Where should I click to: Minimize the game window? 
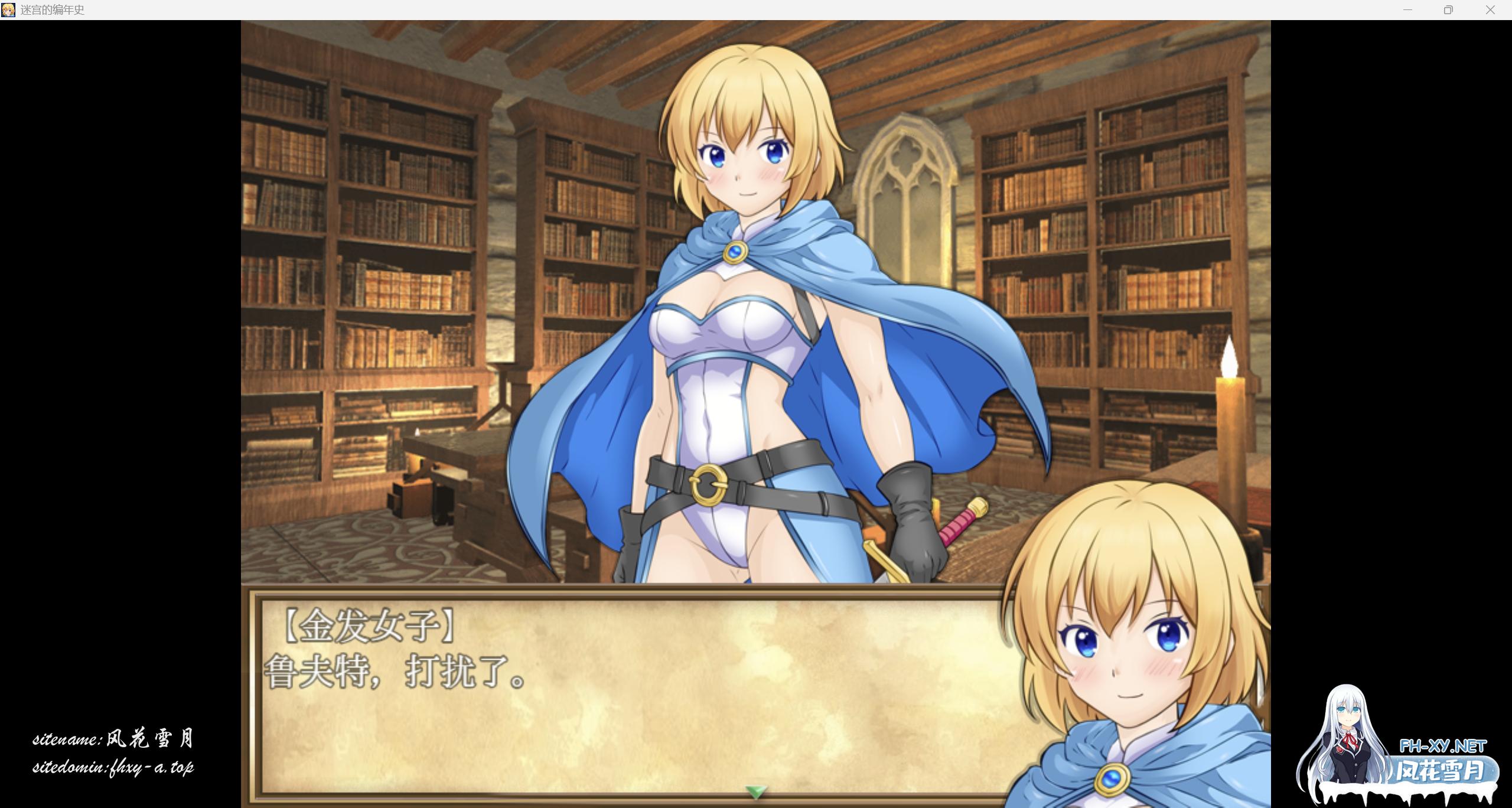point(1407,10)
